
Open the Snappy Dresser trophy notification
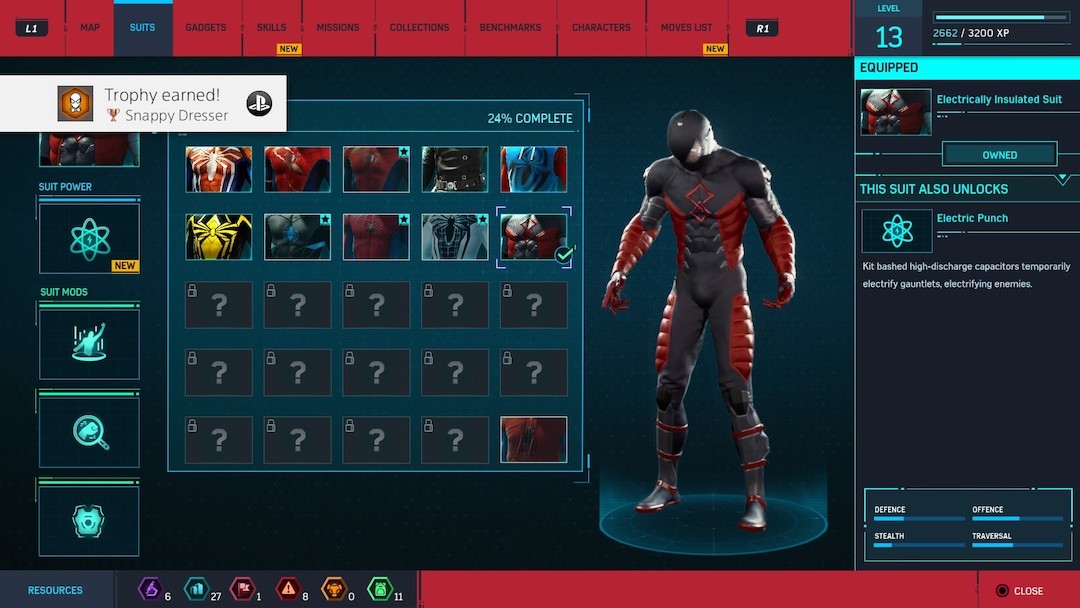[x=143, y=104]
